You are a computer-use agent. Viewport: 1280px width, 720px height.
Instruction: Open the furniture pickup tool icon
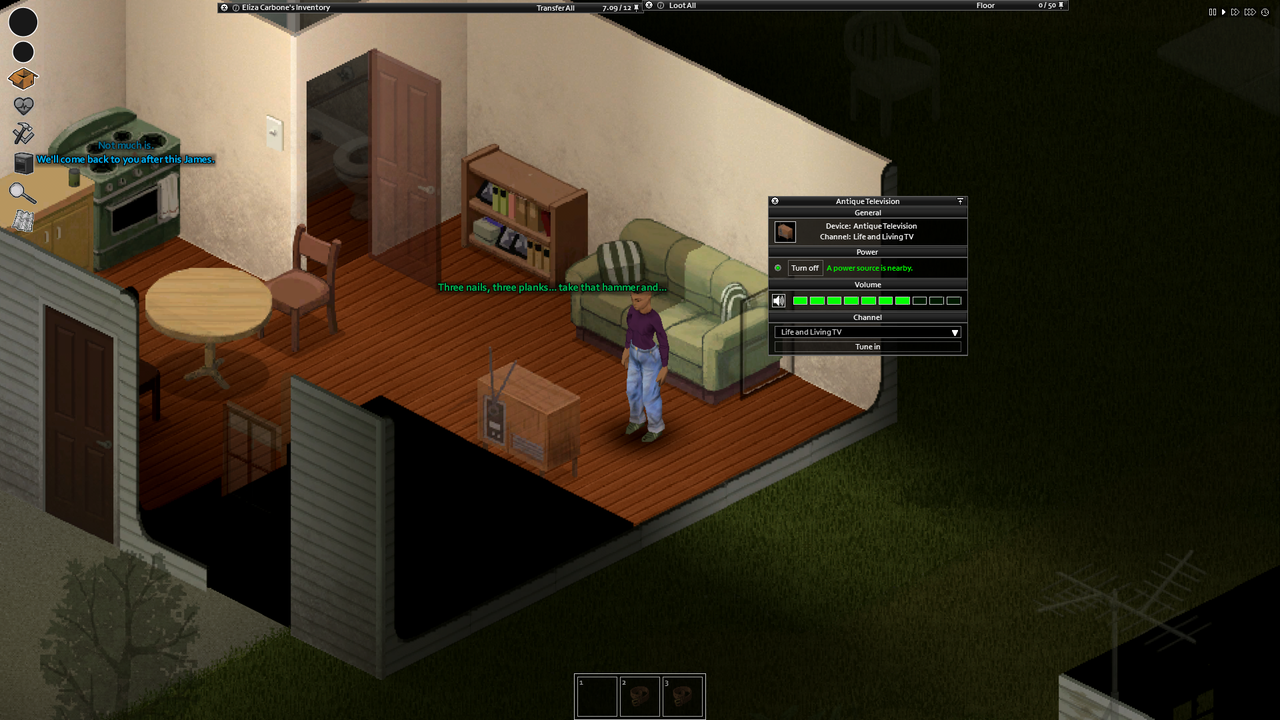pyautogui.click(x=23, y=162)
